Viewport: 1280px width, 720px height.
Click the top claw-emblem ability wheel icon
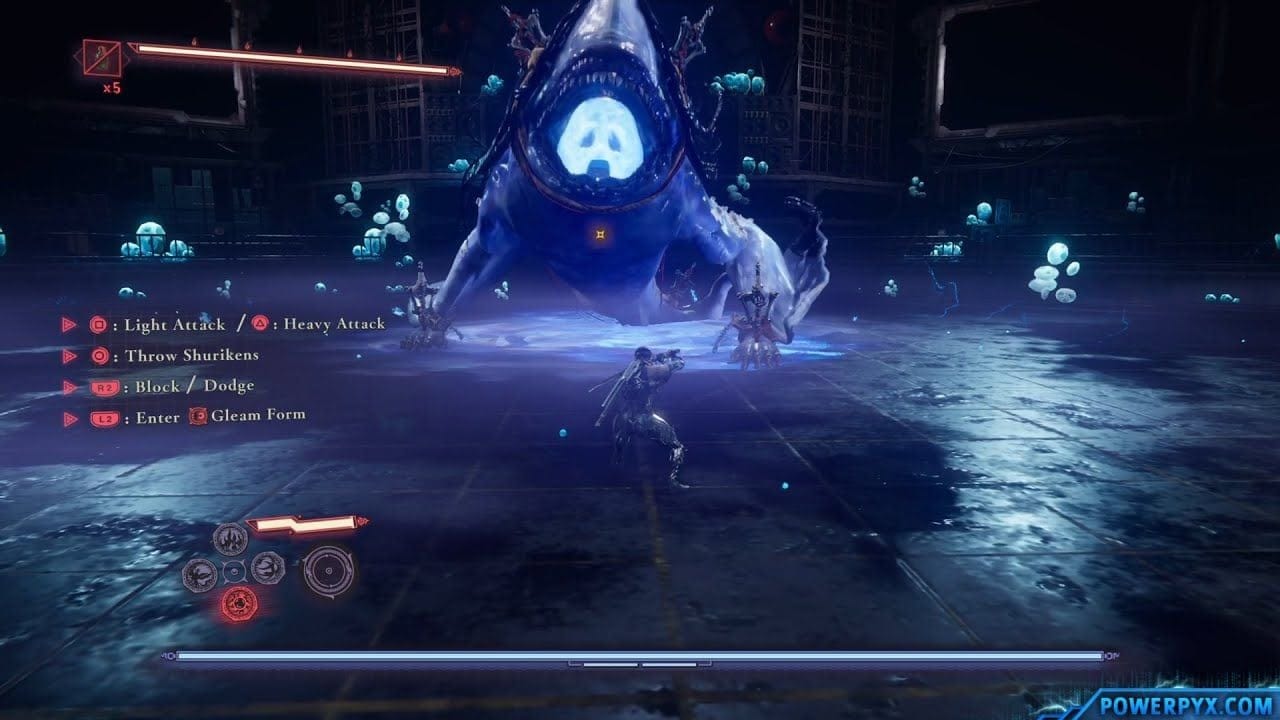click(x=228, y=539)
